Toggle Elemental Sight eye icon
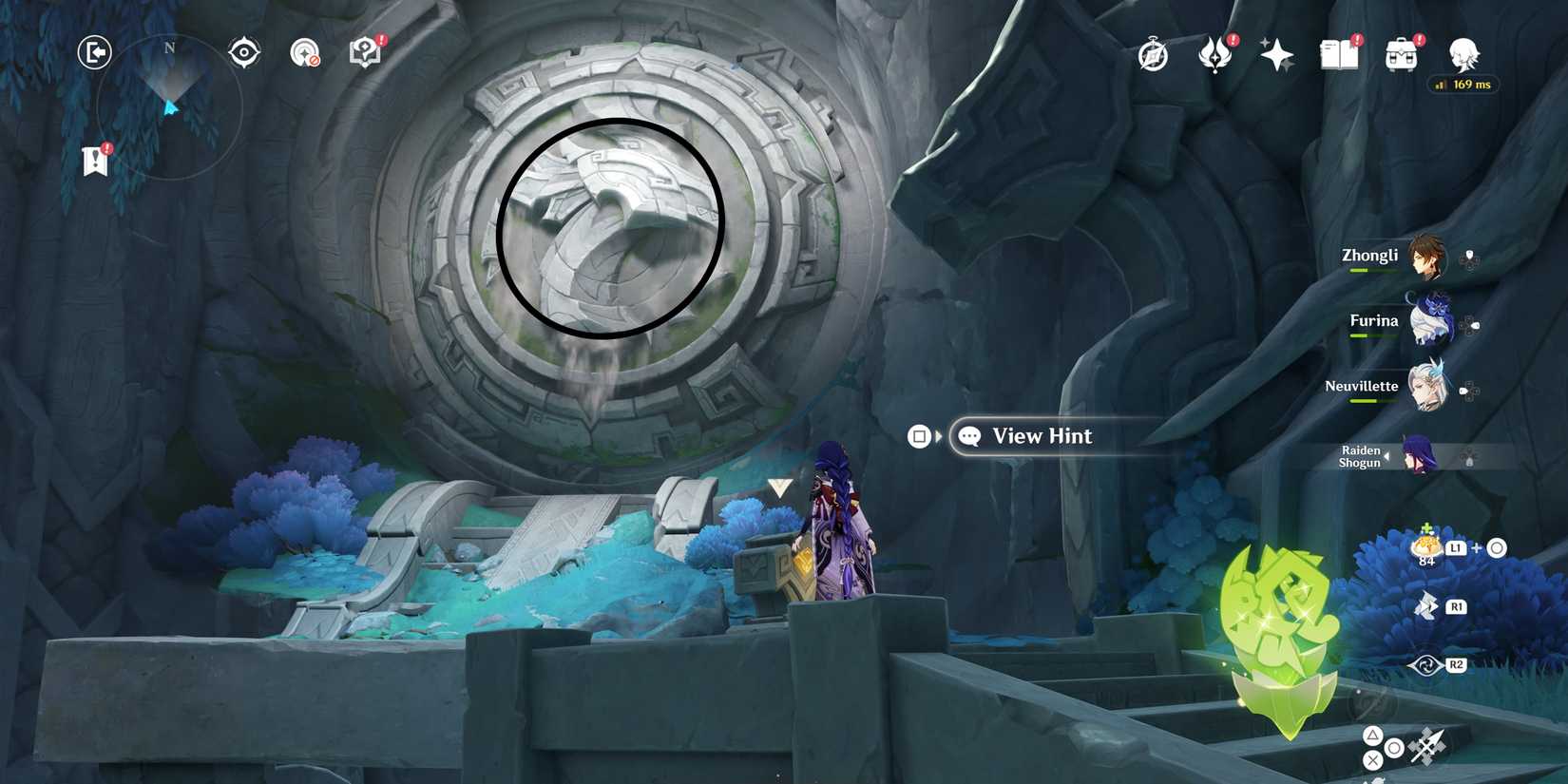This screenshot has height=784, width=1568. [243, 52]
